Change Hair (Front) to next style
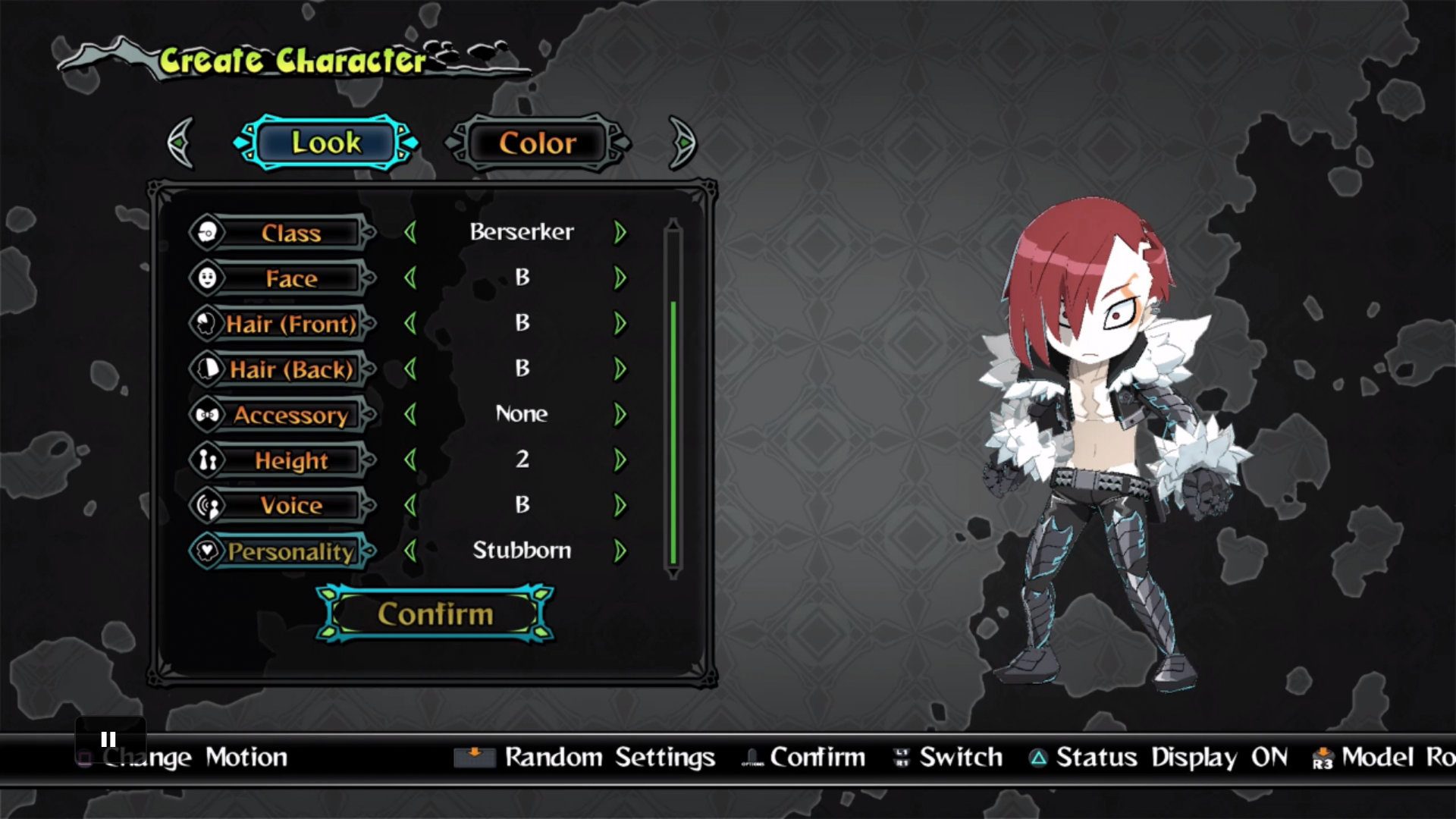 620,323
